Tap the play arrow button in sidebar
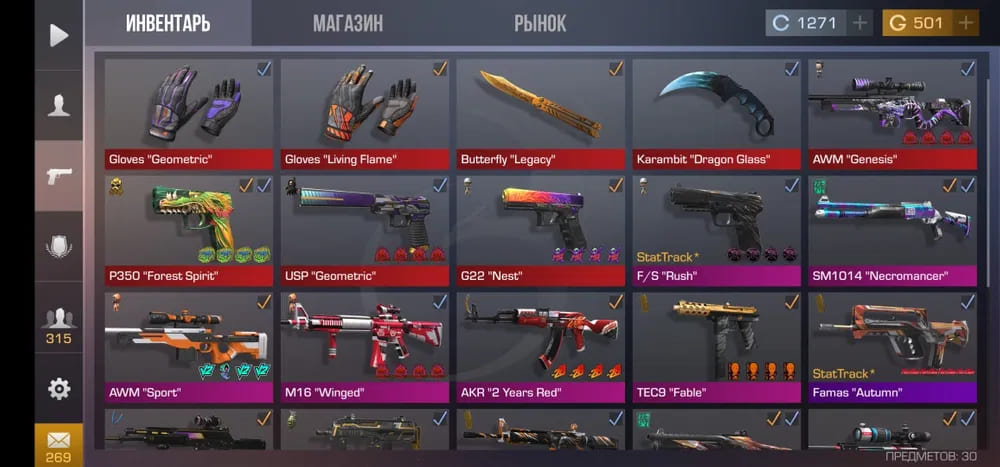The image size is (1000, 467). click(x=59, y=36)
